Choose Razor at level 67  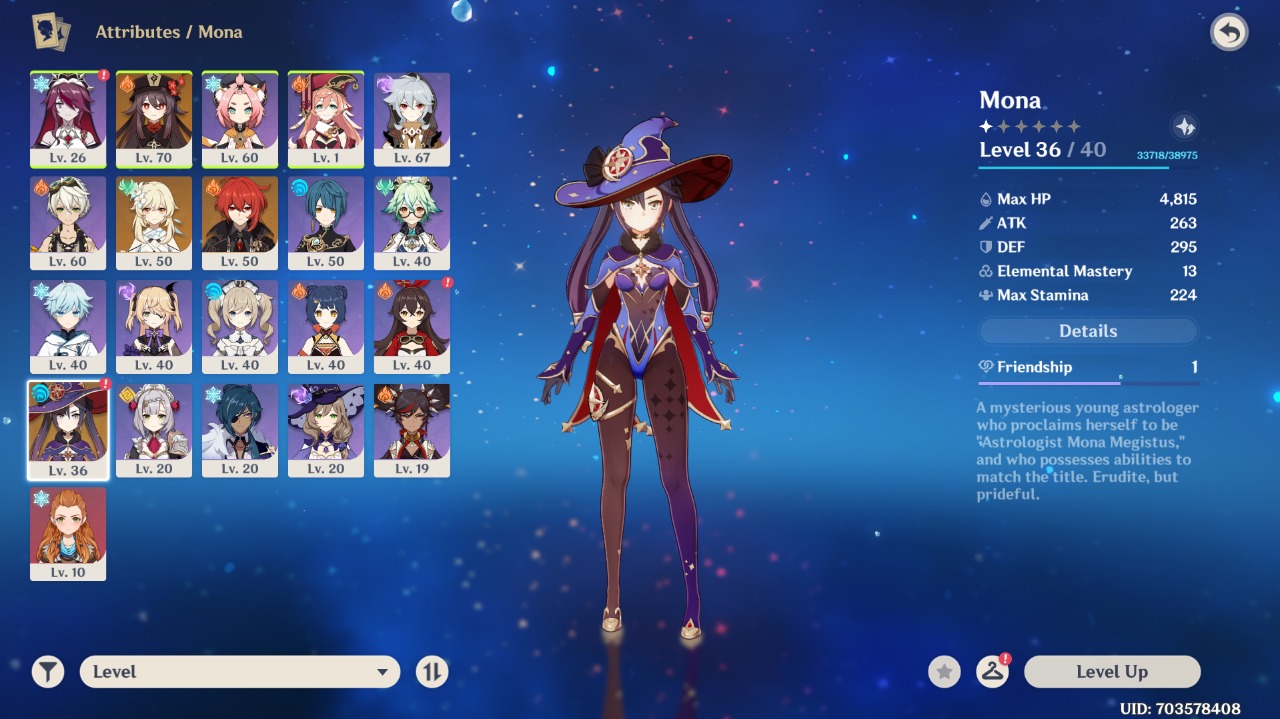(x=412, y=118)
